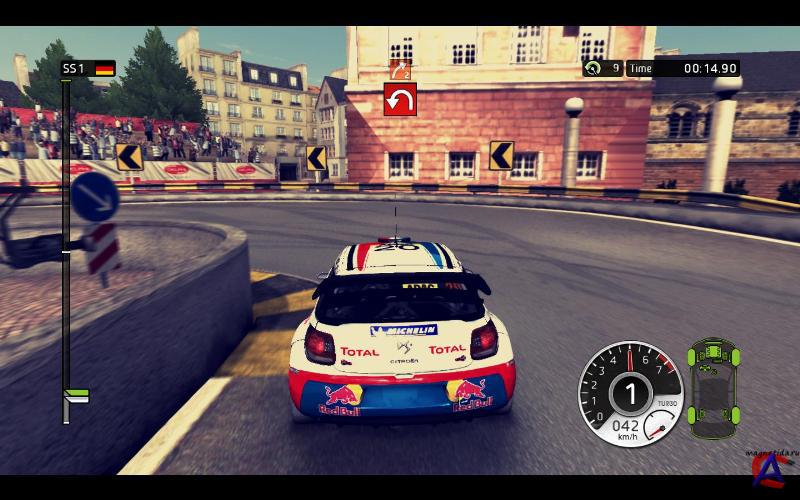Select the tachometer gear dial
Viewport: 800px width, 500px height.
click(x=630, y=391)
